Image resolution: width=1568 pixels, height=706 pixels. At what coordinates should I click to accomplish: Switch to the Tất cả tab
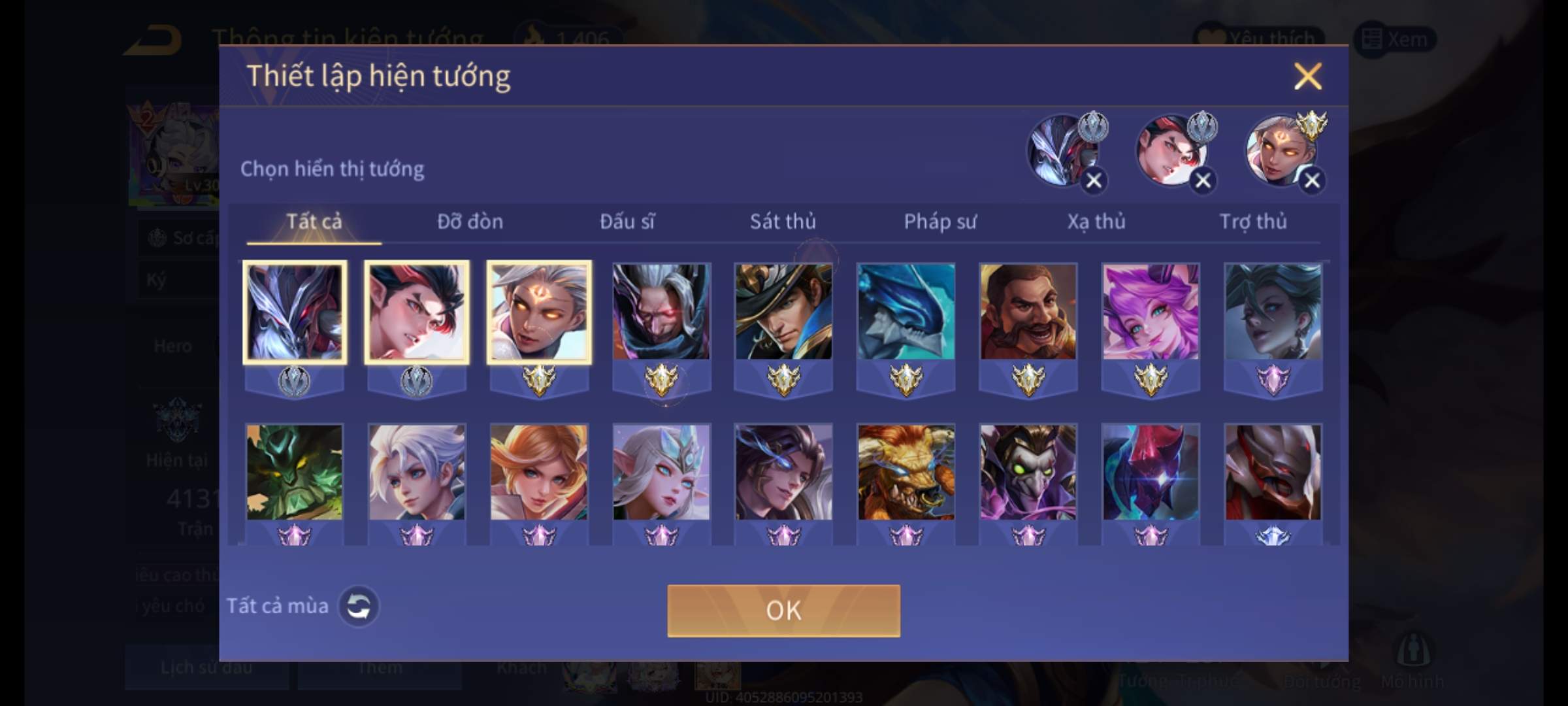[314, 222]
